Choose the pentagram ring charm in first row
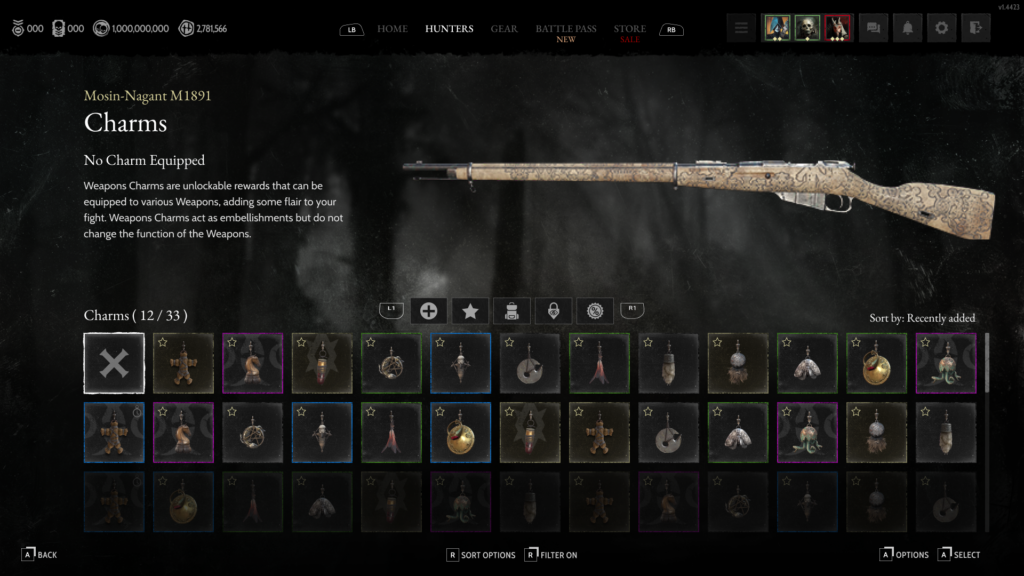1024x576 pixels. (x=391, y=363)
